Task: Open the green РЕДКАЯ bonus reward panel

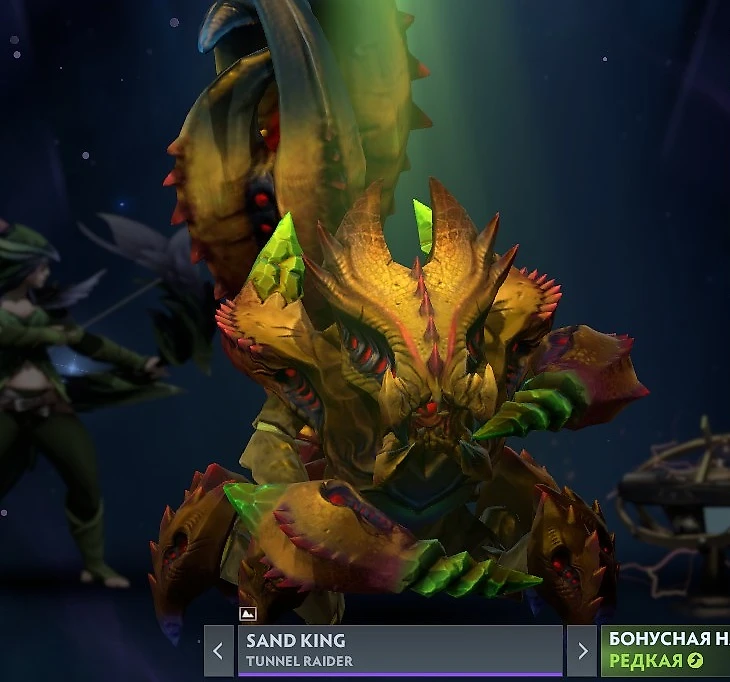Action: 665,650
